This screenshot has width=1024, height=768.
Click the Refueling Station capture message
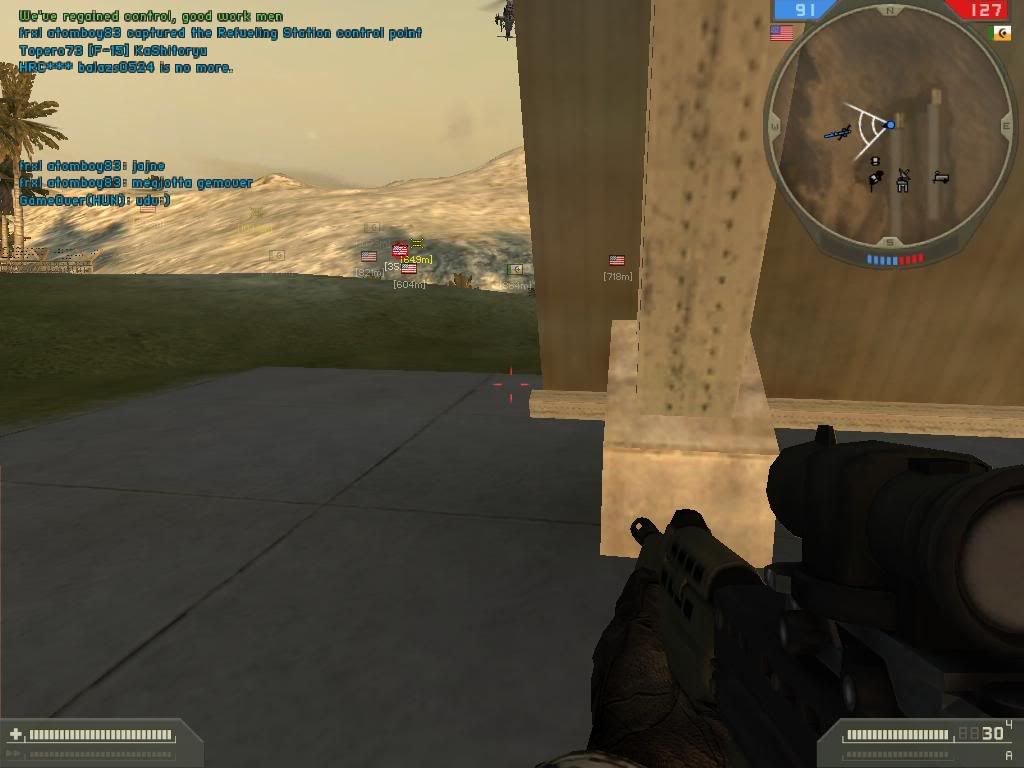220,33
